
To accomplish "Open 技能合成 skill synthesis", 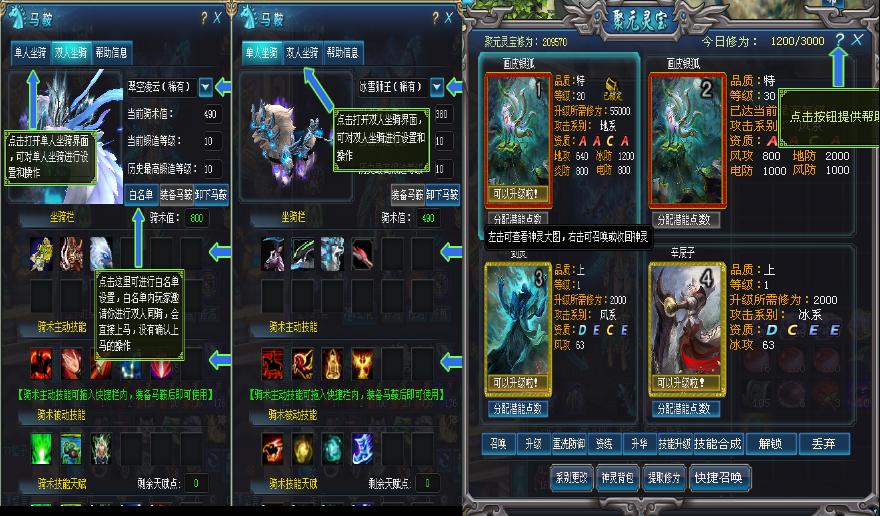I will (718, 443).
